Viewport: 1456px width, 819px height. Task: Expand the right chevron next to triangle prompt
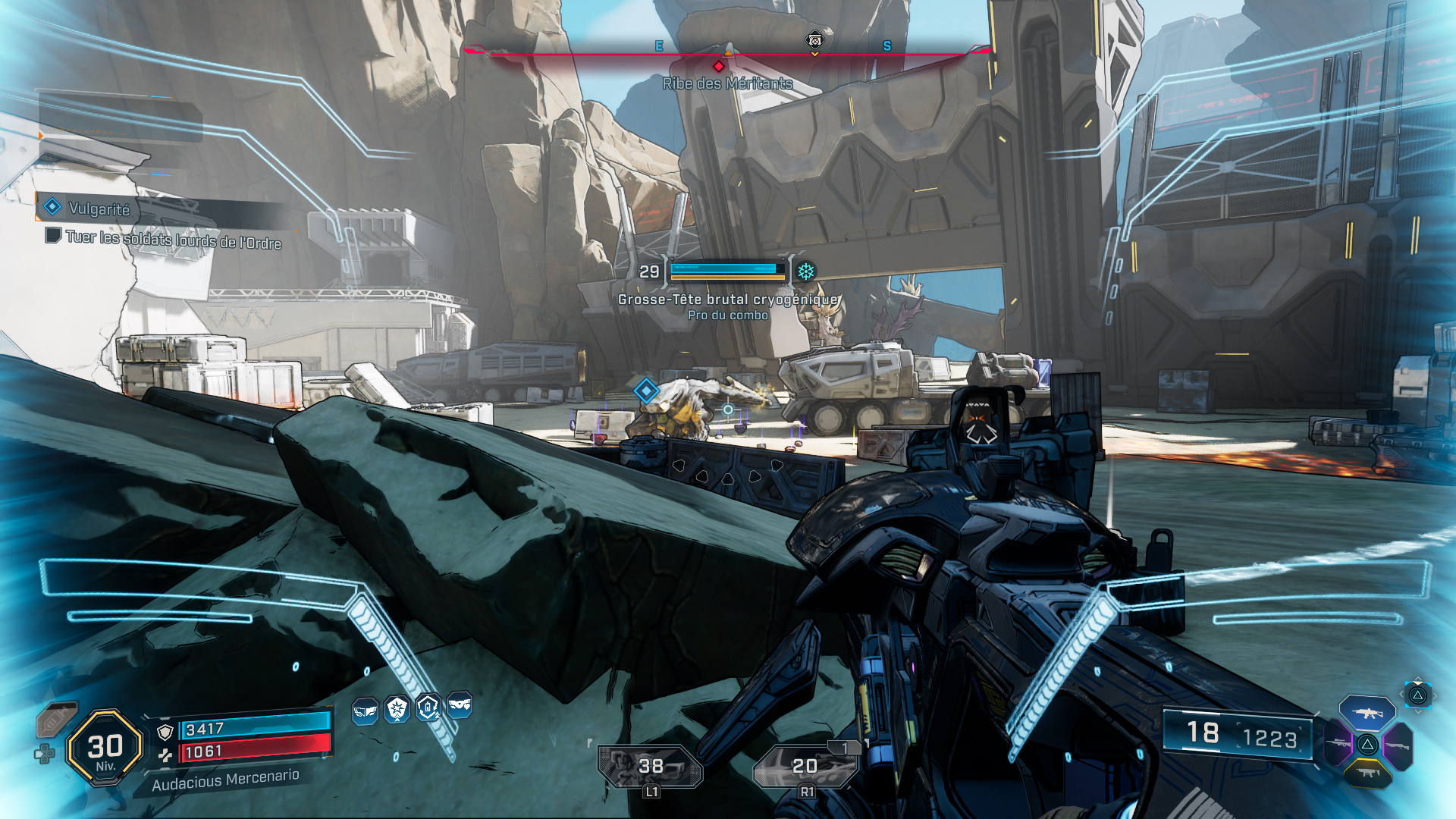point(1435,695)
